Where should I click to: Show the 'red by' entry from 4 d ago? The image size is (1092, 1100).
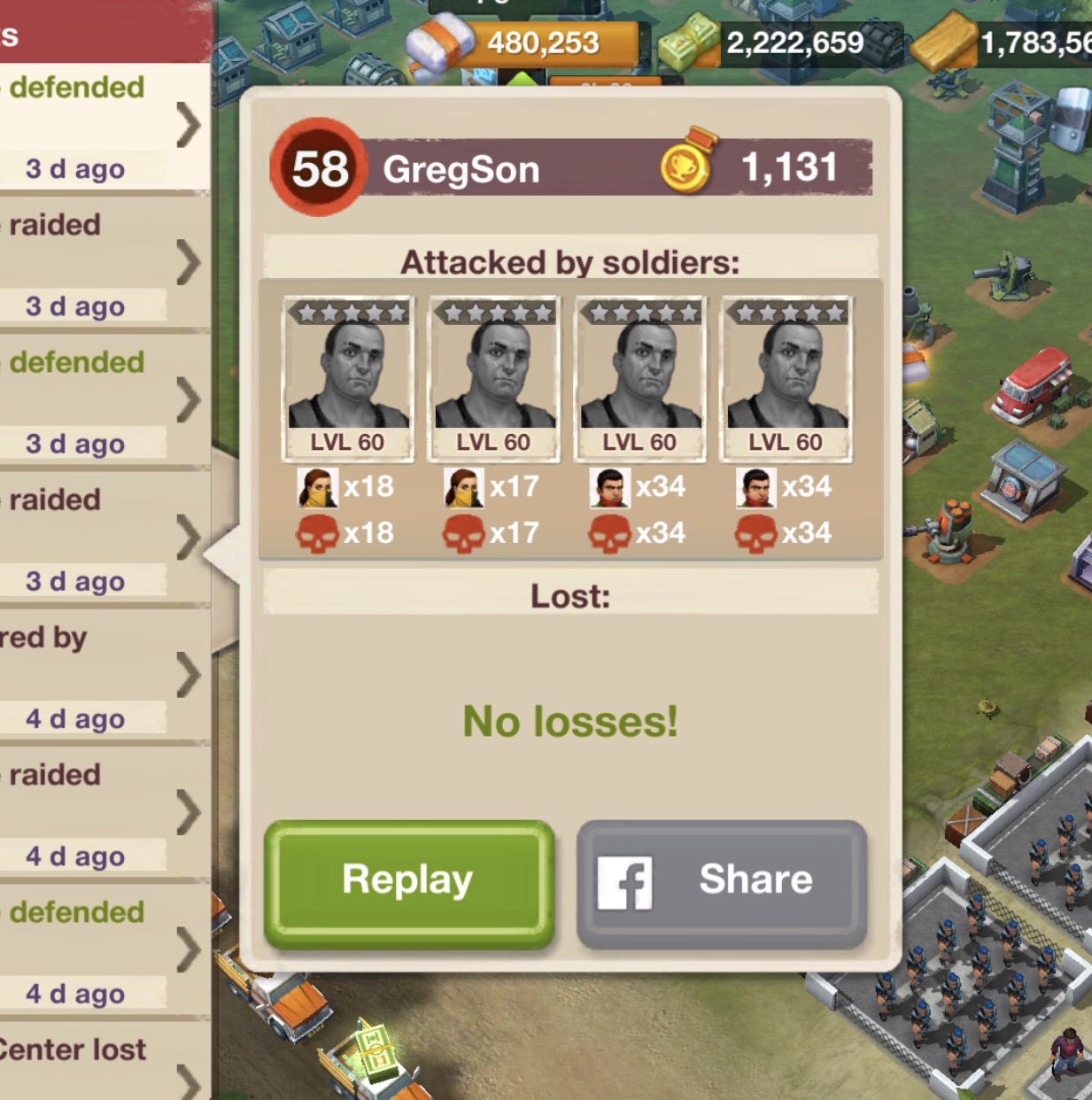pyautogui.click(x=102, y=676)
